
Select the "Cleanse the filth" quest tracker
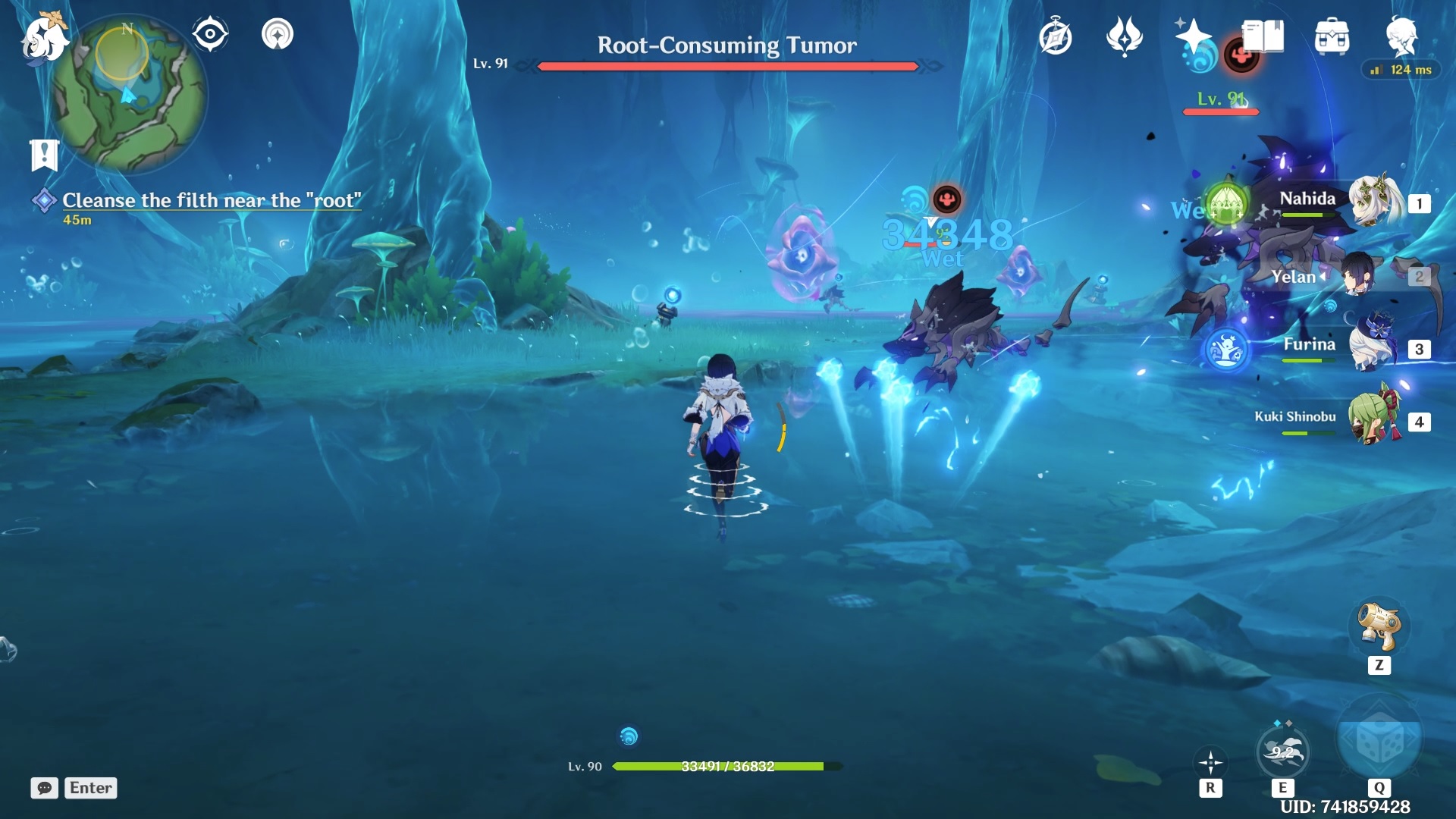tap(211, 200)
